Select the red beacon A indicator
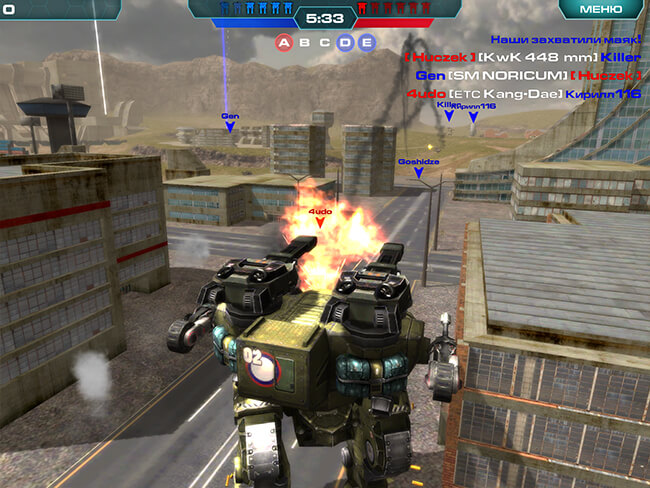Screen dimensions: 650x488 pos(284,43)
